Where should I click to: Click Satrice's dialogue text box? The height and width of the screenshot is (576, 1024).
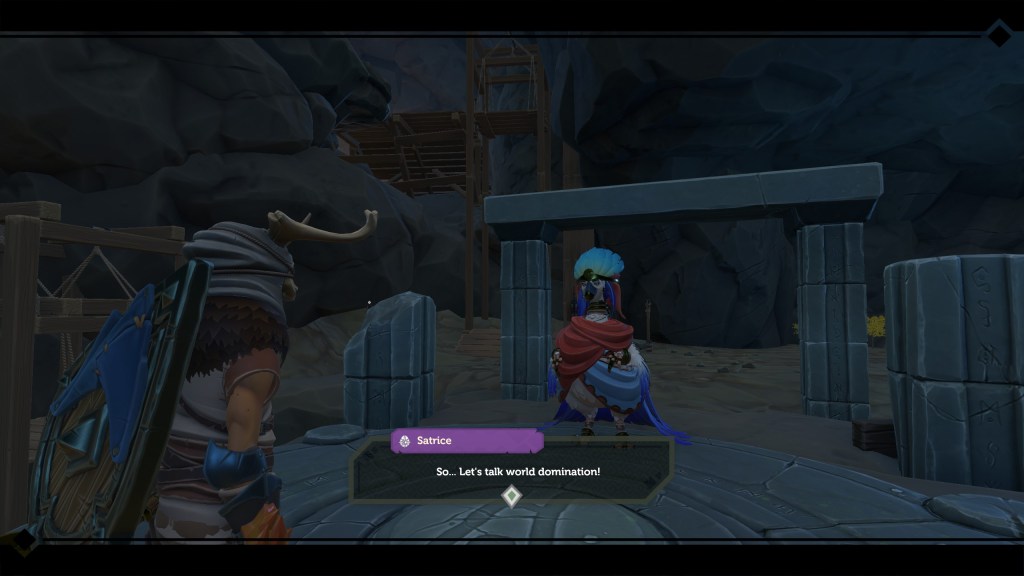(x=511, y=469)
